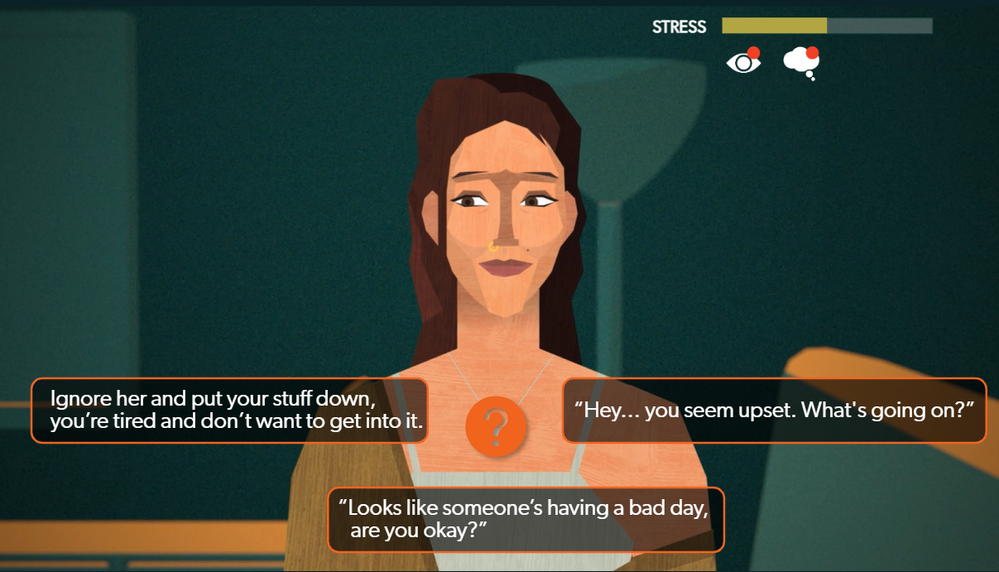Select "Hey... you seem upset. What's going on?"
The height and width of the screenshot is (572, 999).
point(774,410)
